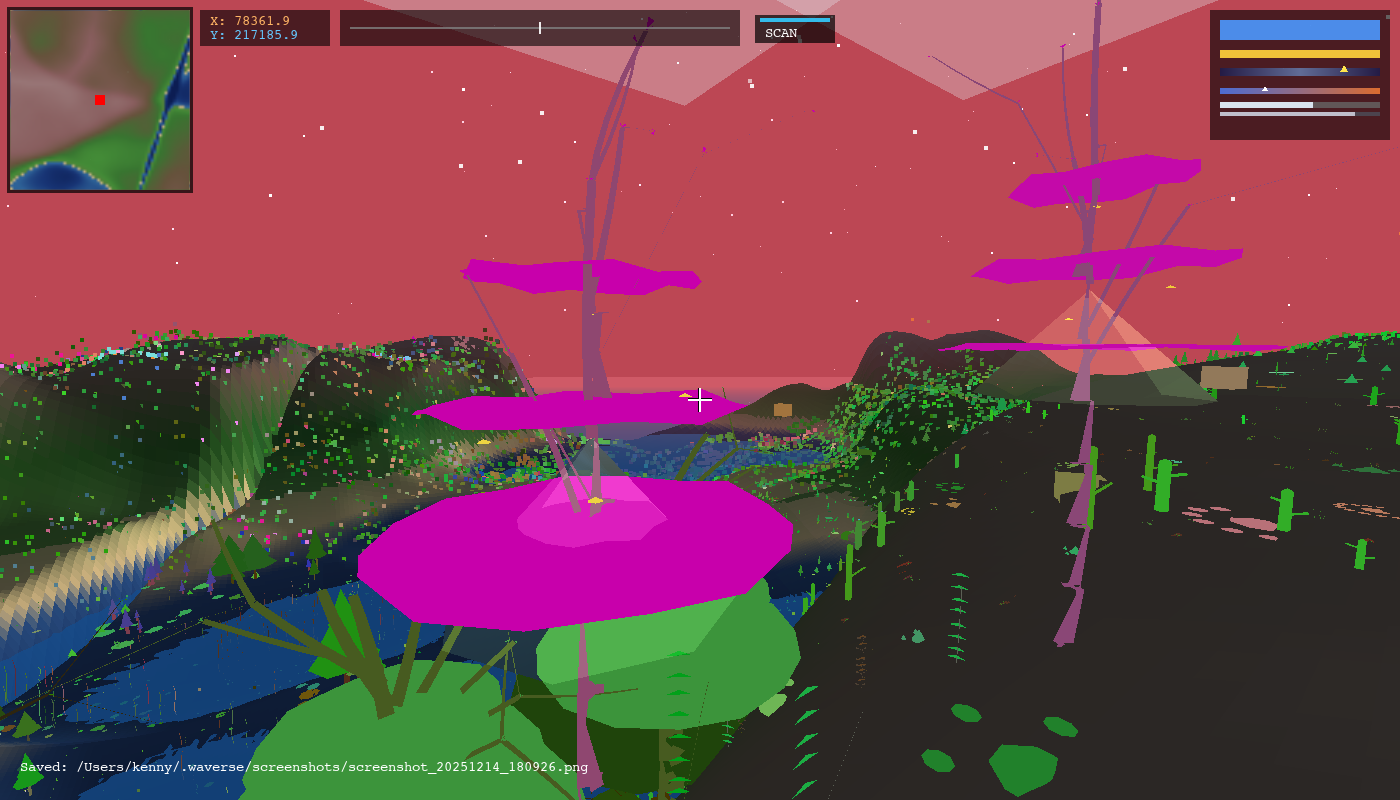
Task: Click the saved screenshot file path text
Action: [x=300, y=768]
